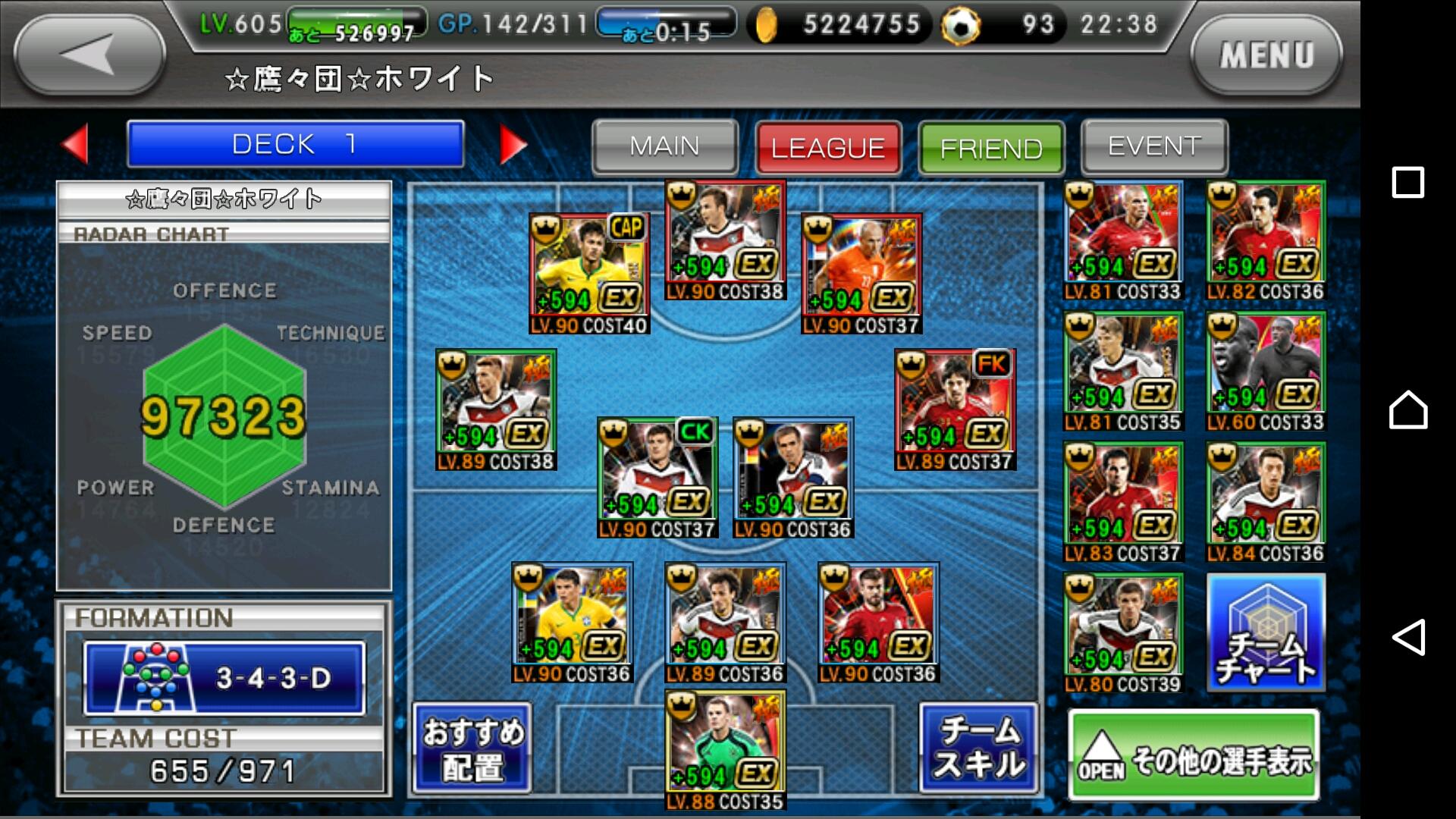Select the orange-kit forward card
Viewport: 1456px width, 819px height.
pos(861,274)
